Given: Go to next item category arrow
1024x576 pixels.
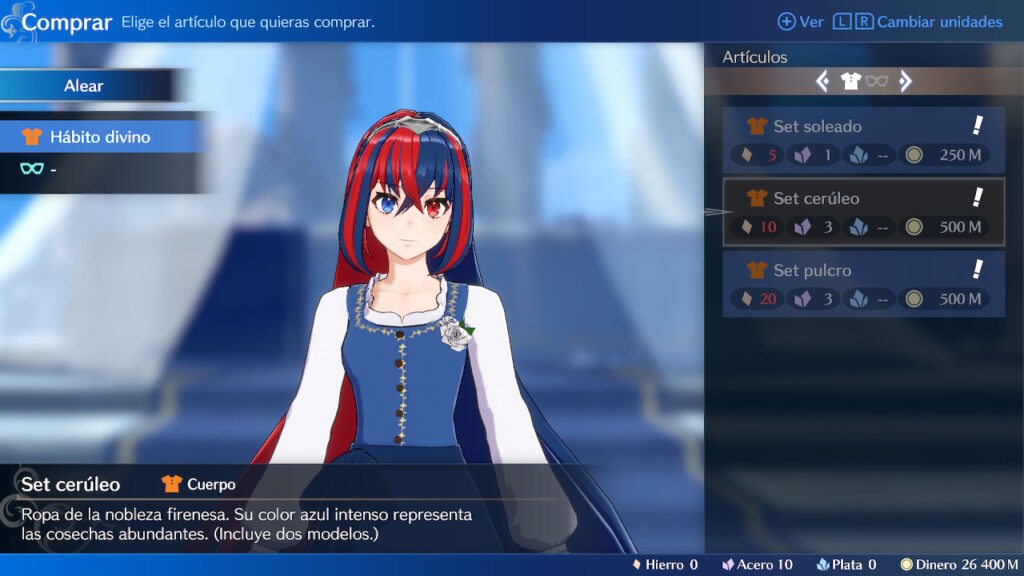Looking at the screenshot, I should [905, 82].
